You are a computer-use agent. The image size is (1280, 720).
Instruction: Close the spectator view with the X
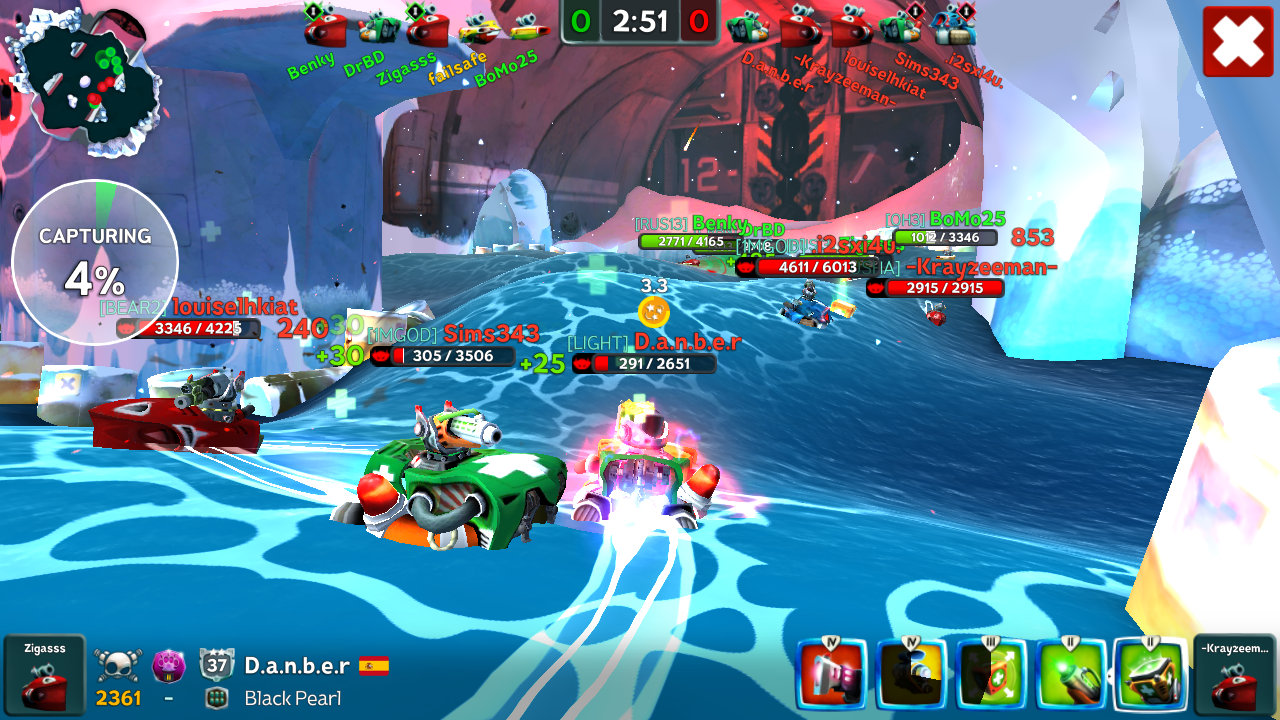1238,41
